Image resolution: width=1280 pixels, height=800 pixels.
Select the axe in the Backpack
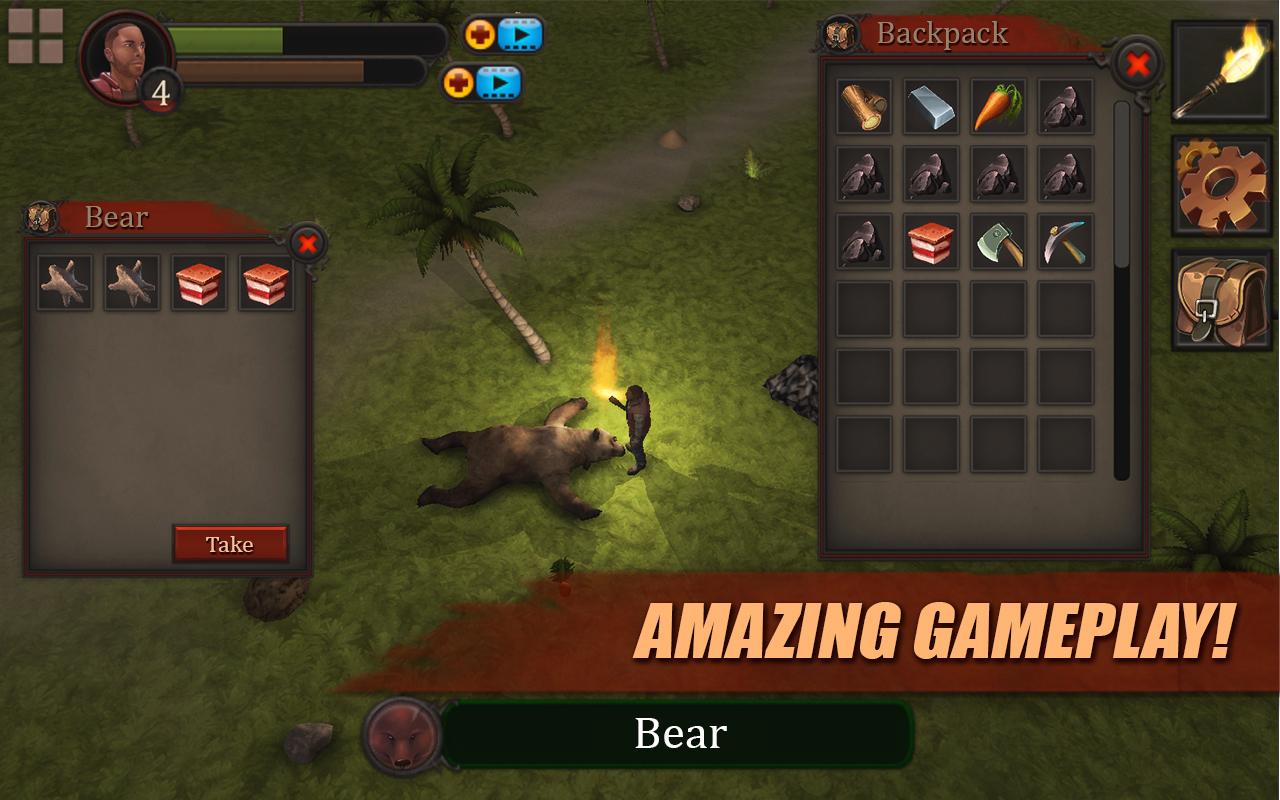coord(998,243)
